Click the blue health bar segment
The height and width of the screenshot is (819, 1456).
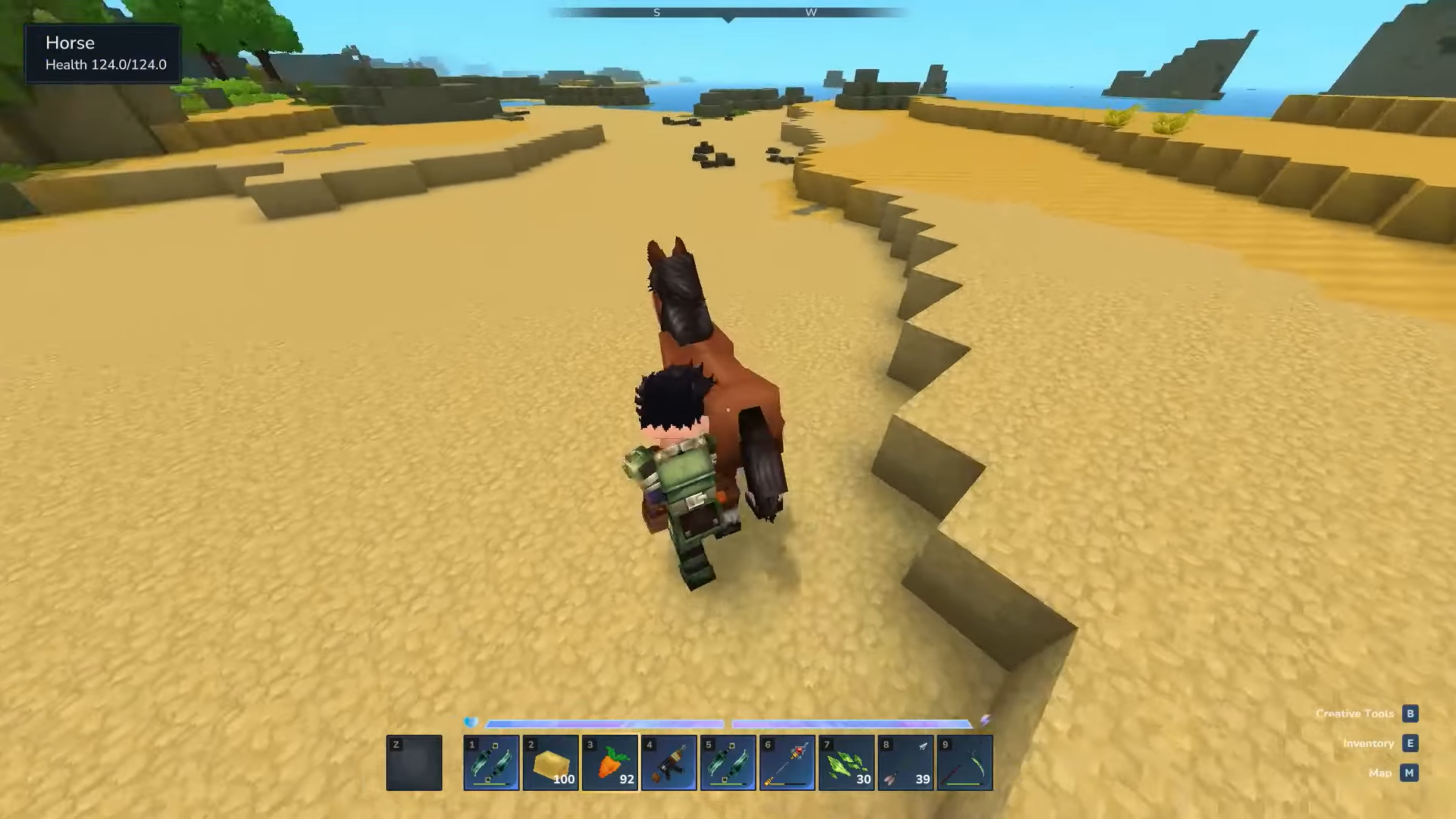607,723
